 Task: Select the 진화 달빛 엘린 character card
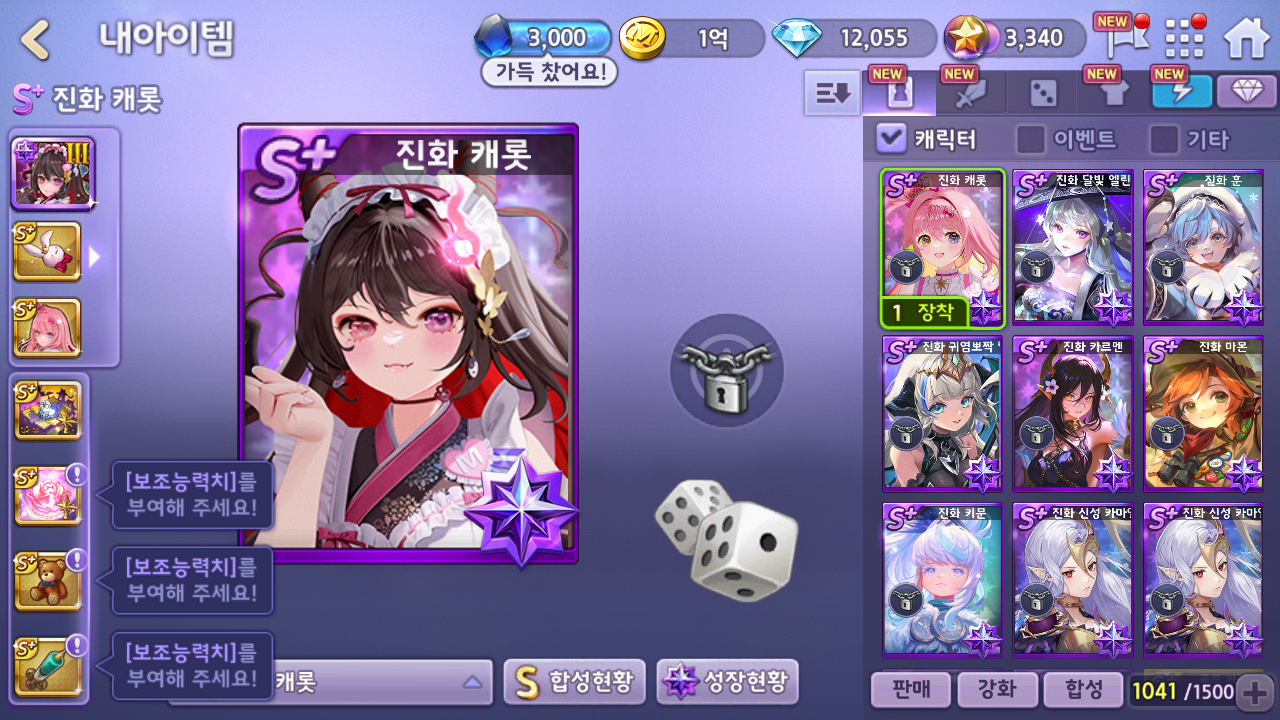tap(1072, 247)
